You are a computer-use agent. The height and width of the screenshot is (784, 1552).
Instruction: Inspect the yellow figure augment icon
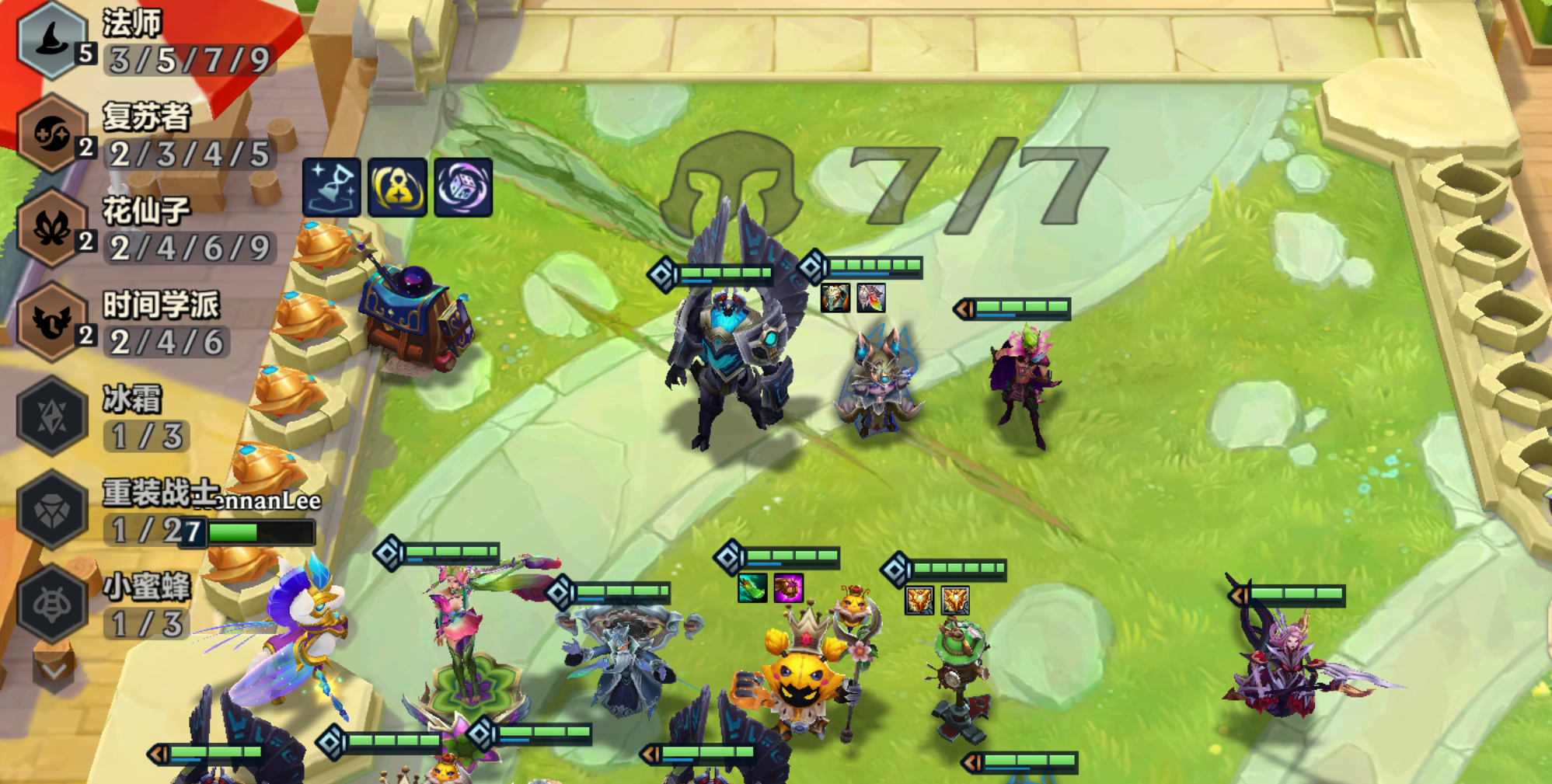(397, 187)
